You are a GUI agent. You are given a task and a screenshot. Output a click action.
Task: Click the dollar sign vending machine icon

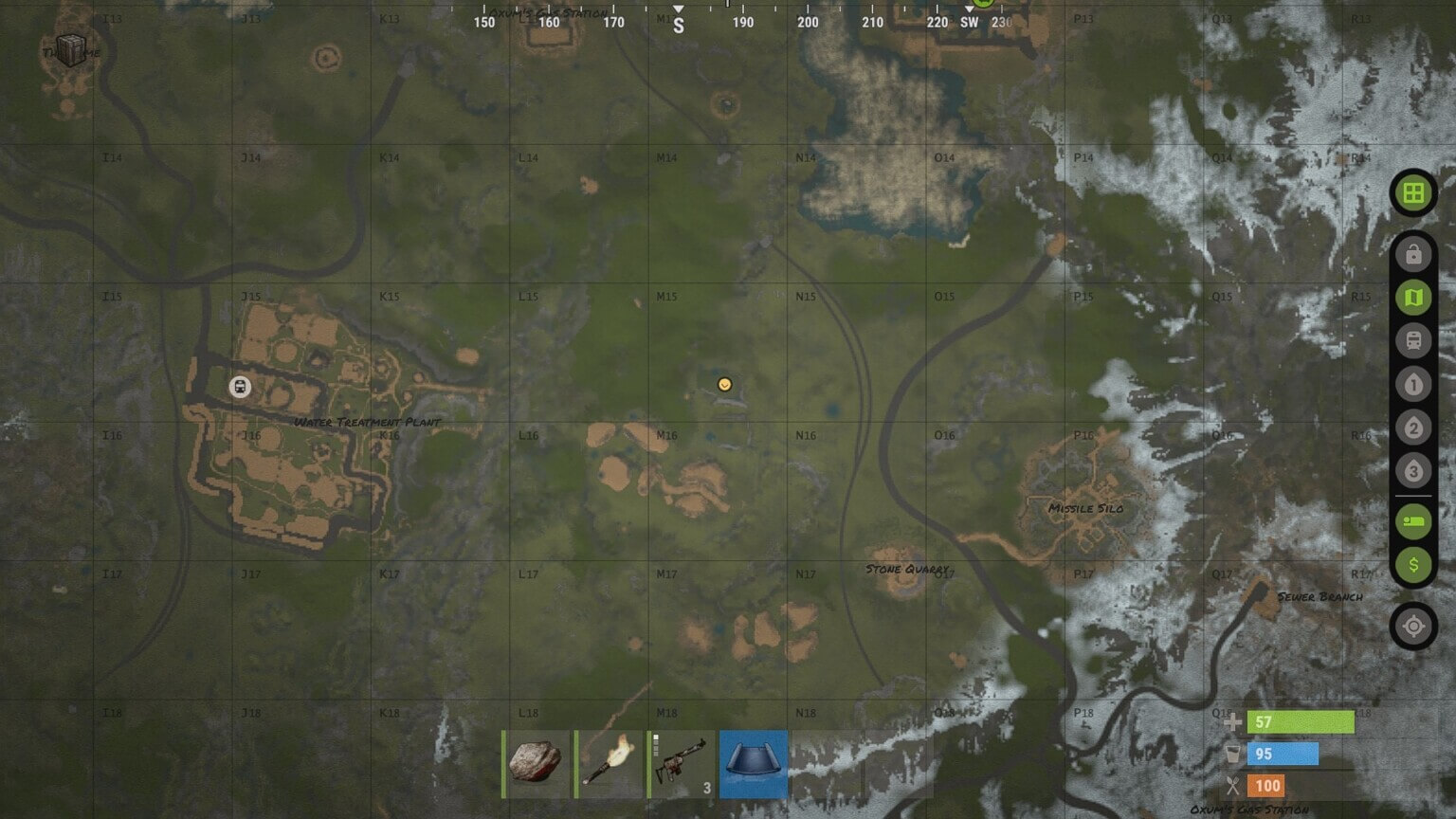(x=1413, y=564)
